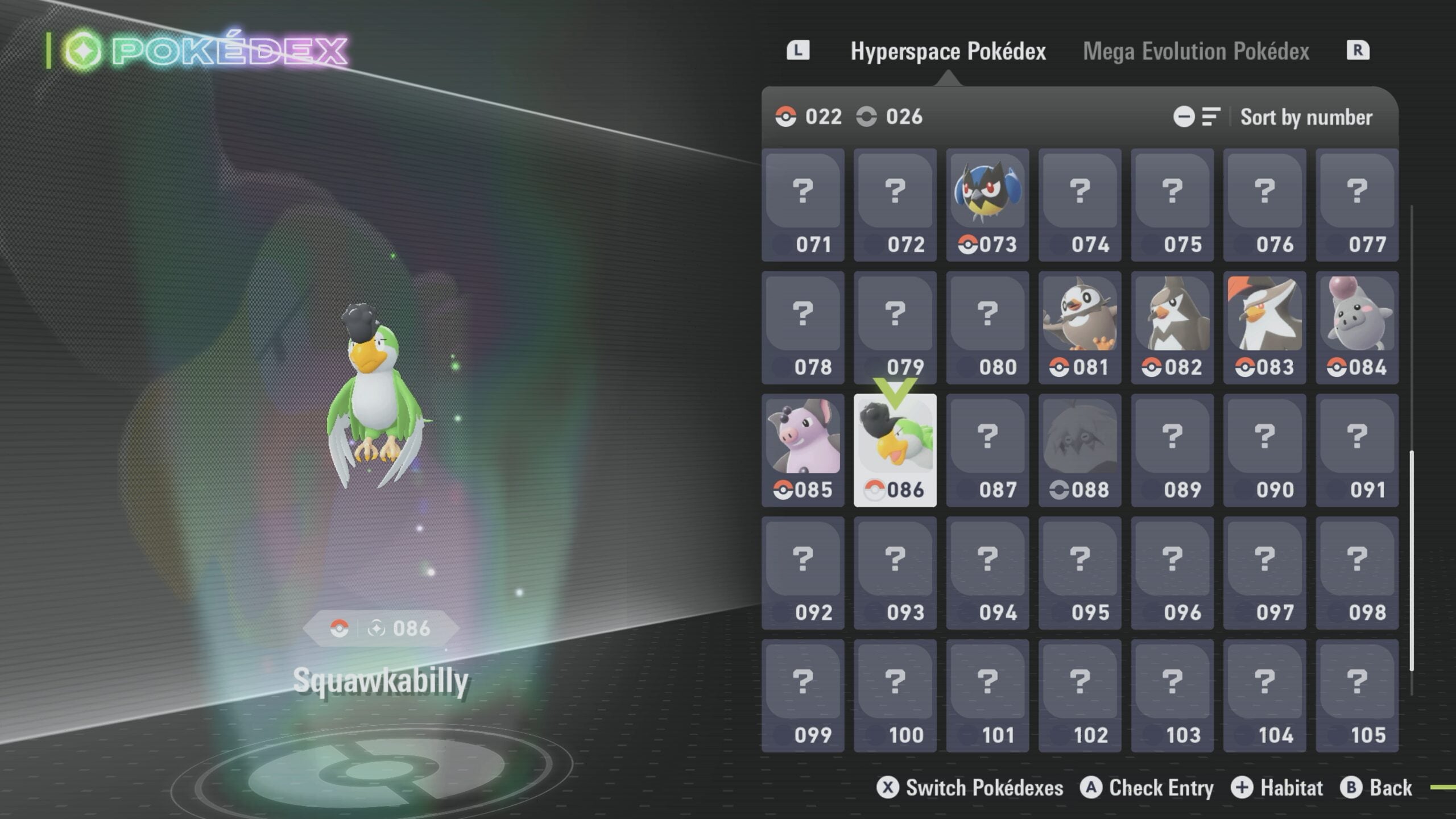Select the shadowed seen entry 088

click(x=1079, y=450)
